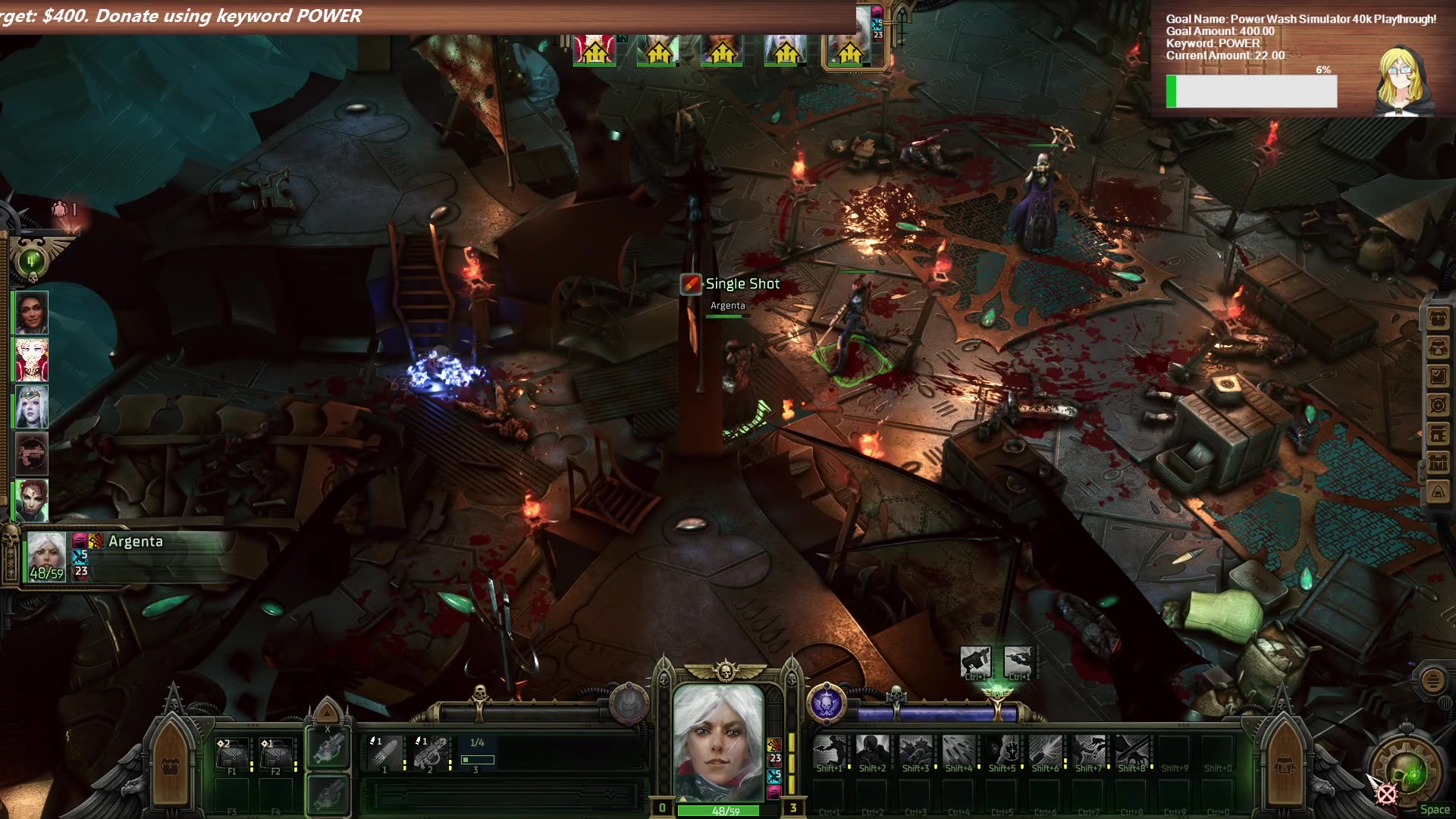Viewport: 1456px width, 819px height.
Task: Select the blonde red-robed companion portrait
Action: coord(31,359)
